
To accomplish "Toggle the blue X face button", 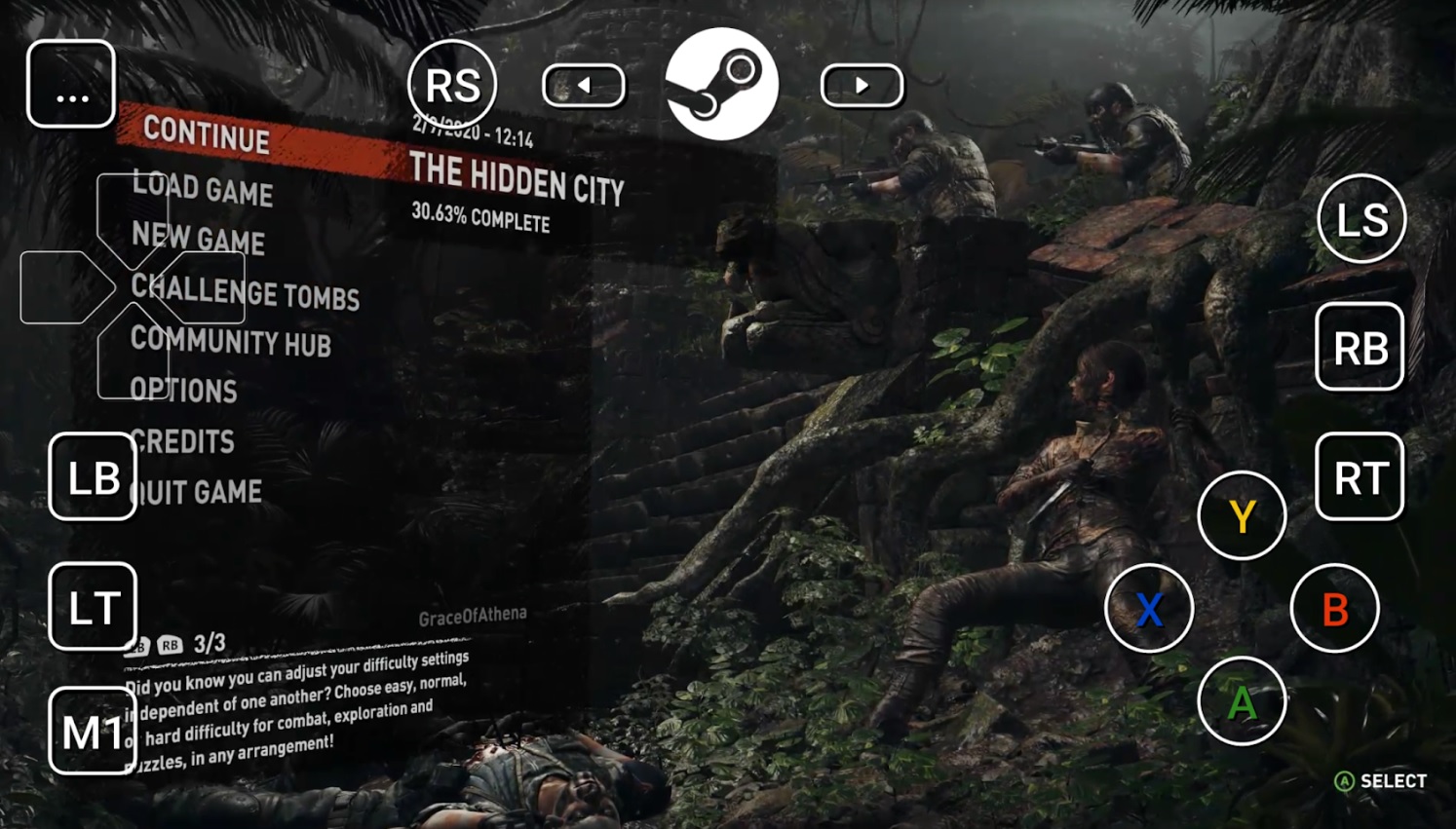I will click(x=1150, y=608).
